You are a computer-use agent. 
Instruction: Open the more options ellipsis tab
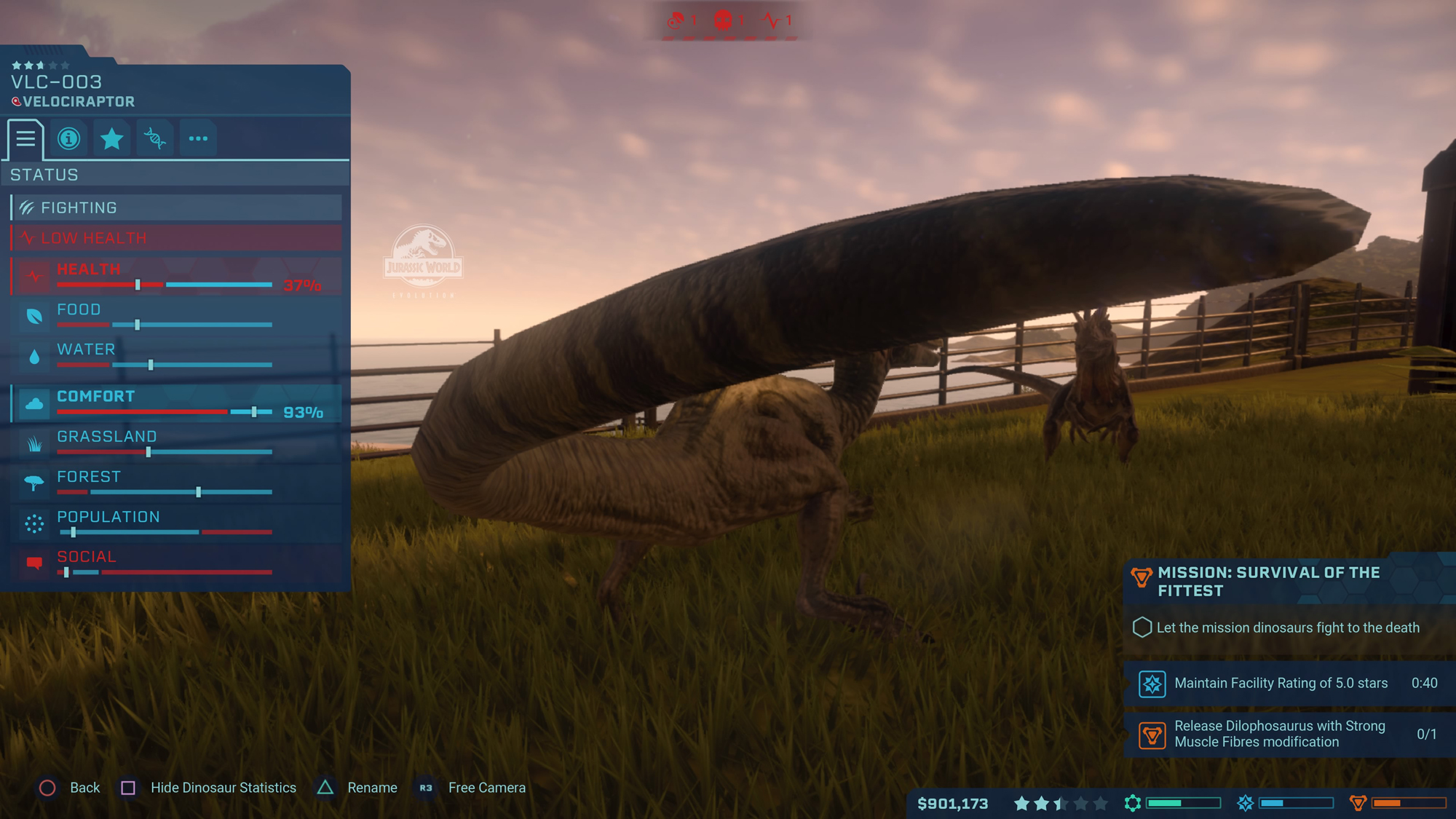coord(198,139)
